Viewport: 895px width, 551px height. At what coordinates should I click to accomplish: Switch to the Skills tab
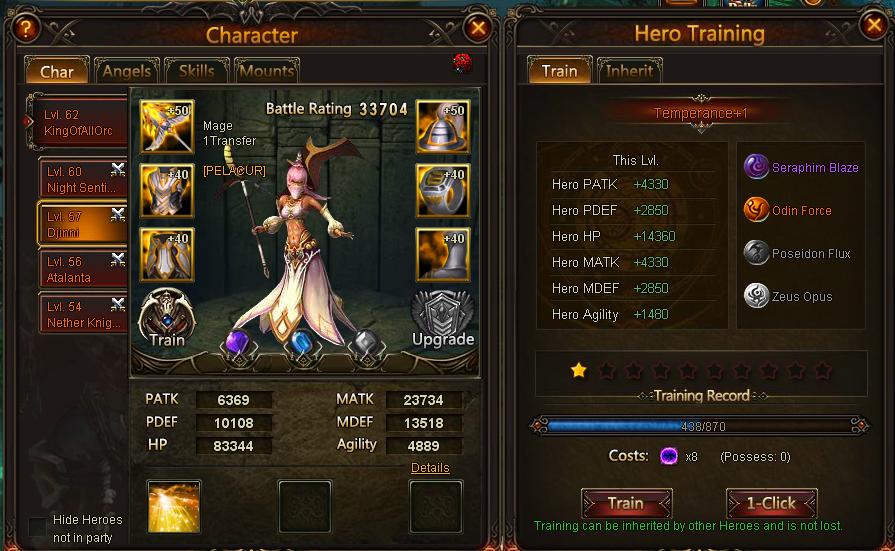pos(196,71)
